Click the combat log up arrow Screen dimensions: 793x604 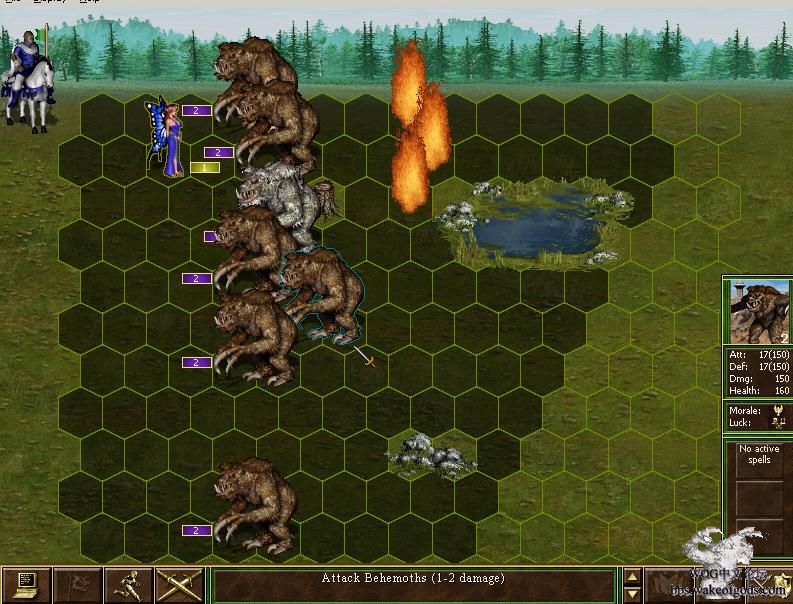[632, 576]
